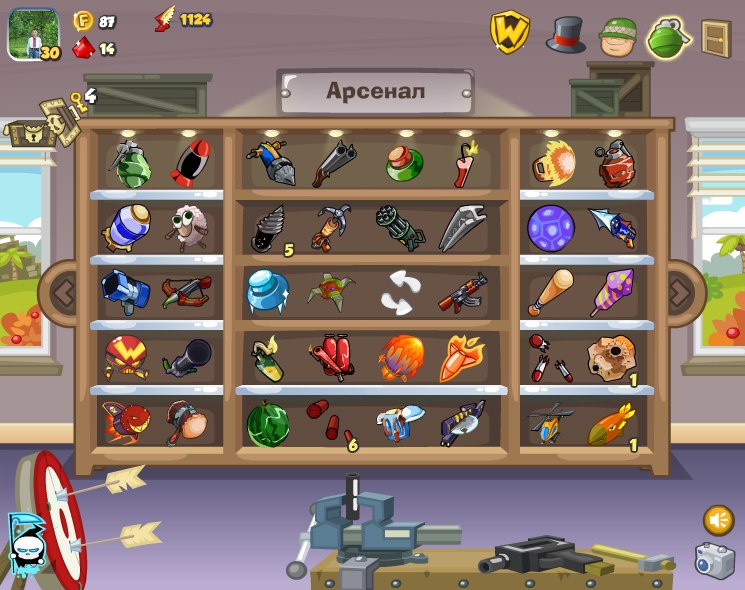Select the green grenade arsenal tab

(x=668, y=38)
